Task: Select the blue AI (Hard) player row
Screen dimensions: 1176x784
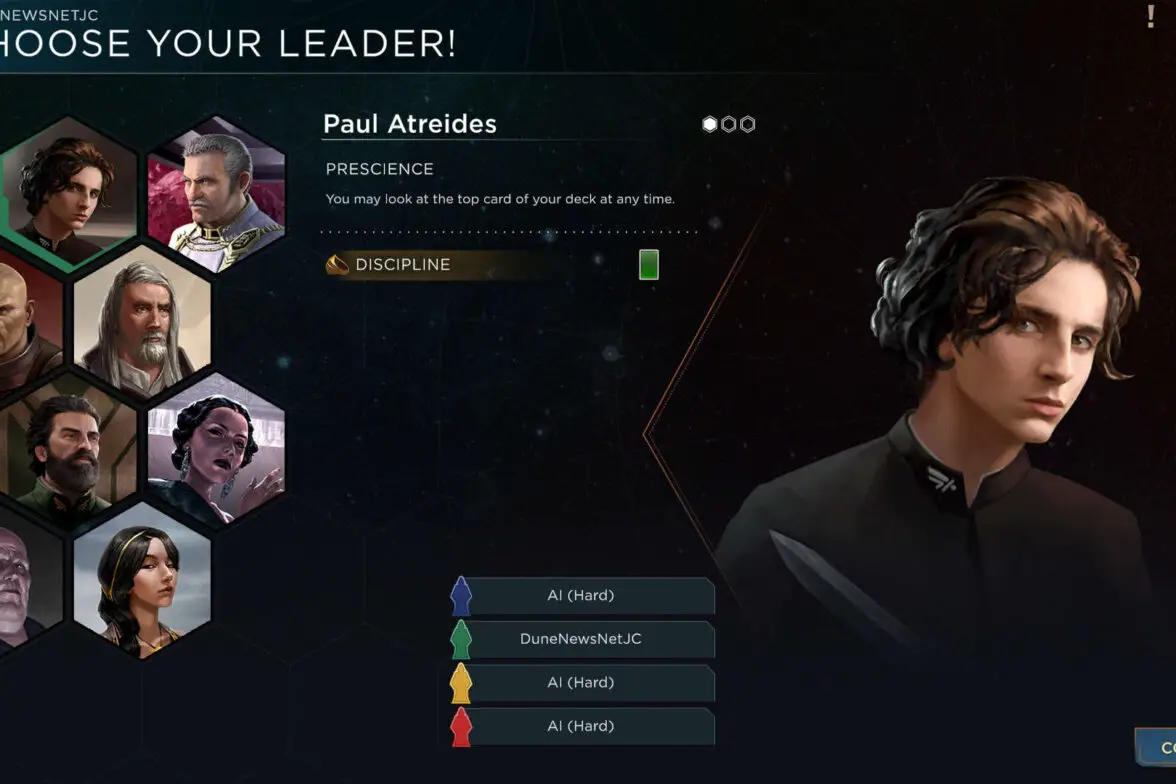Action: tap(581, 596)
